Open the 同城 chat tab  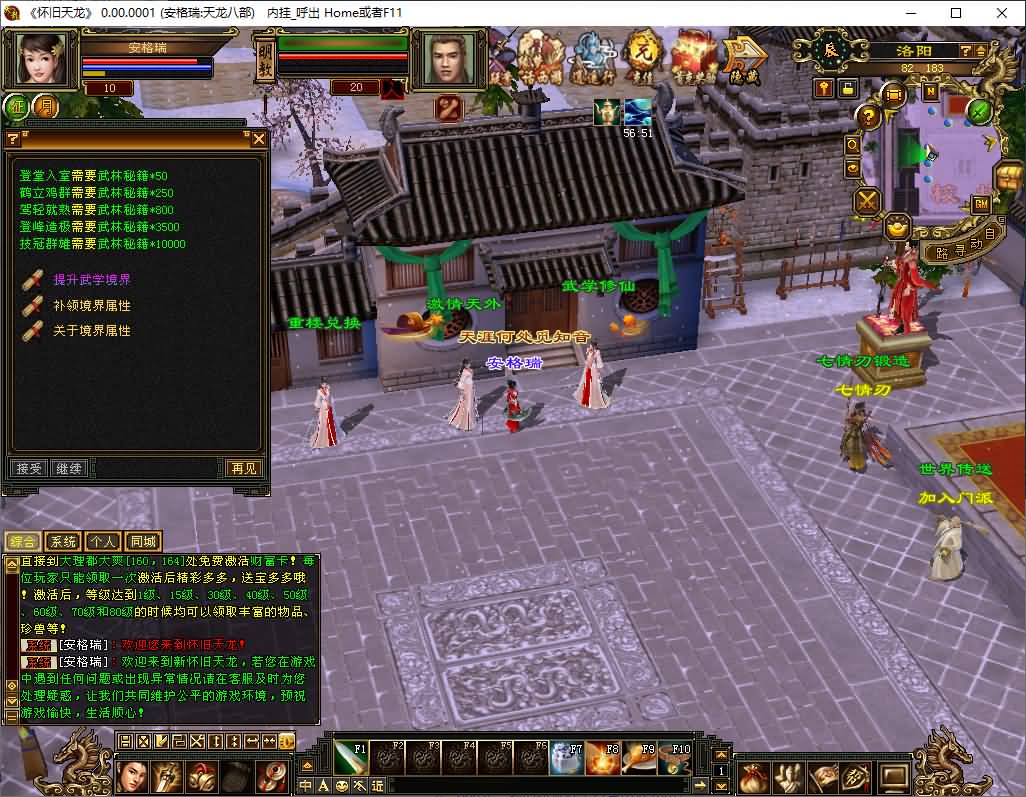(143, 541)
